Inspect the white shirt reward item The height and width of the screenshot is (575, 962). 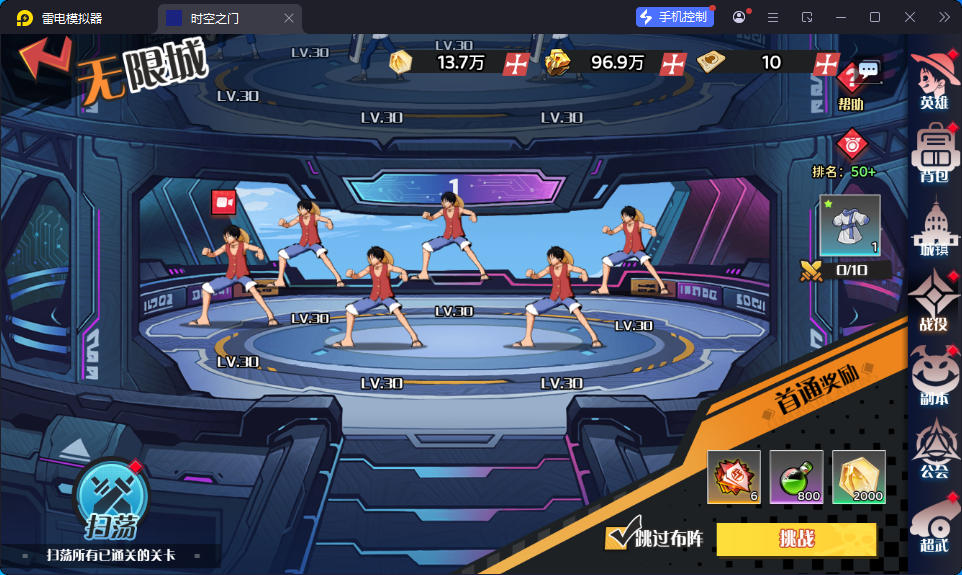[850, 225]
